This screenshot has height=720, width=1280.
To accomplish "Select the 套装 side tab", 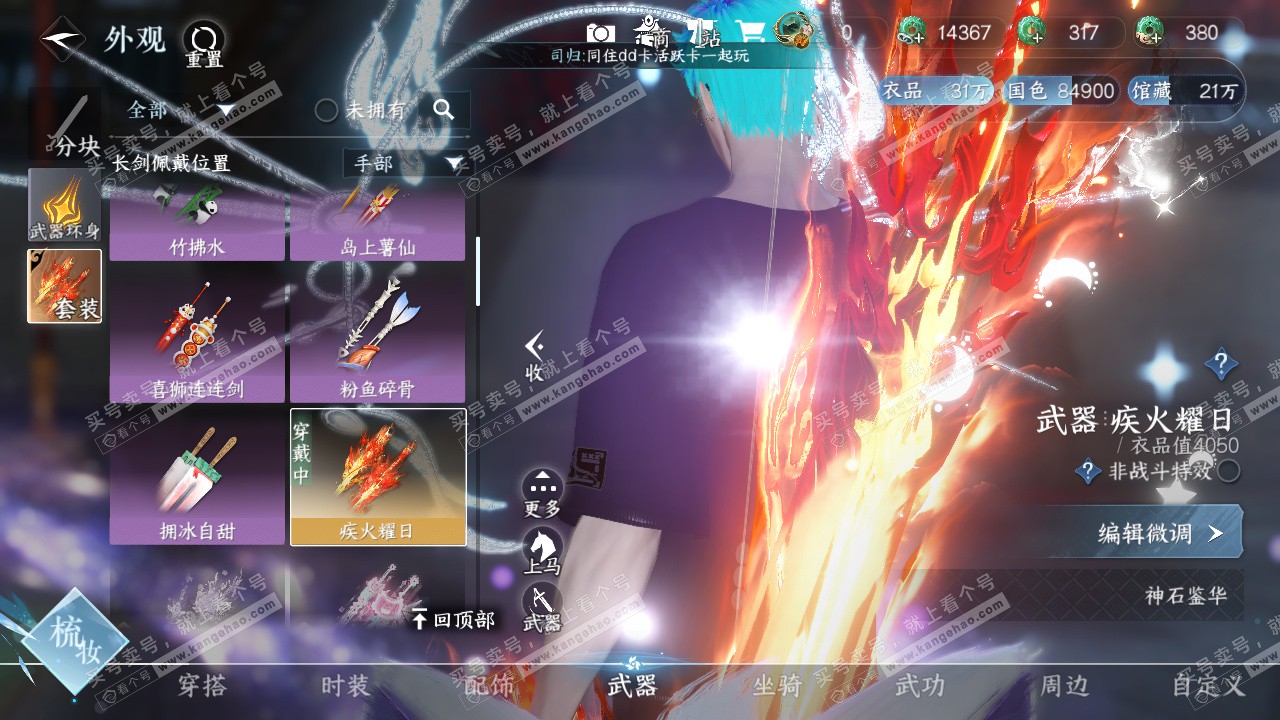I will point(65,286).
